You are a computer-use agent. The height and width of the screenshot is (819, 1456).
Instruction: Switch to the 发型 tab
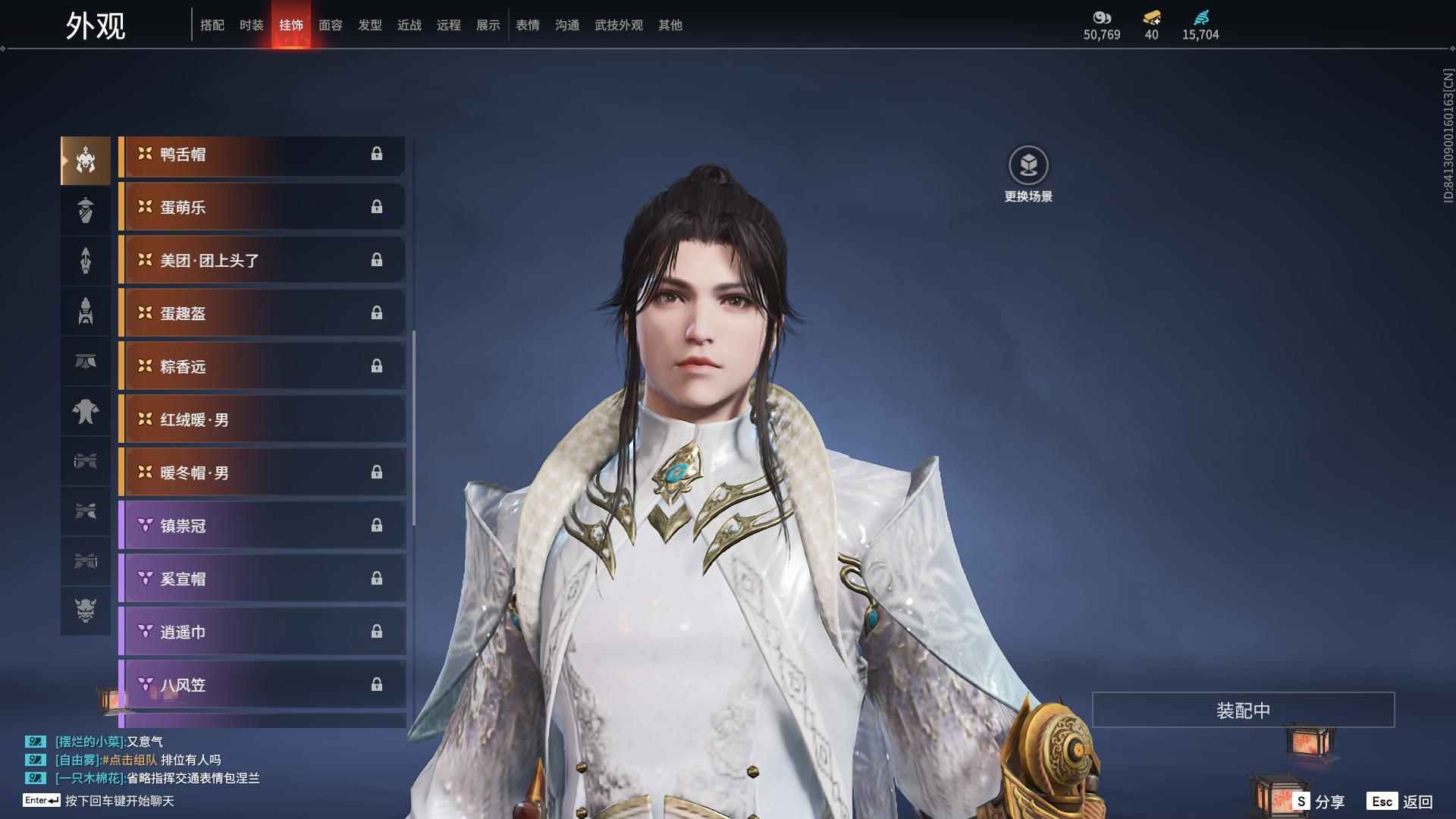(370, 25)
